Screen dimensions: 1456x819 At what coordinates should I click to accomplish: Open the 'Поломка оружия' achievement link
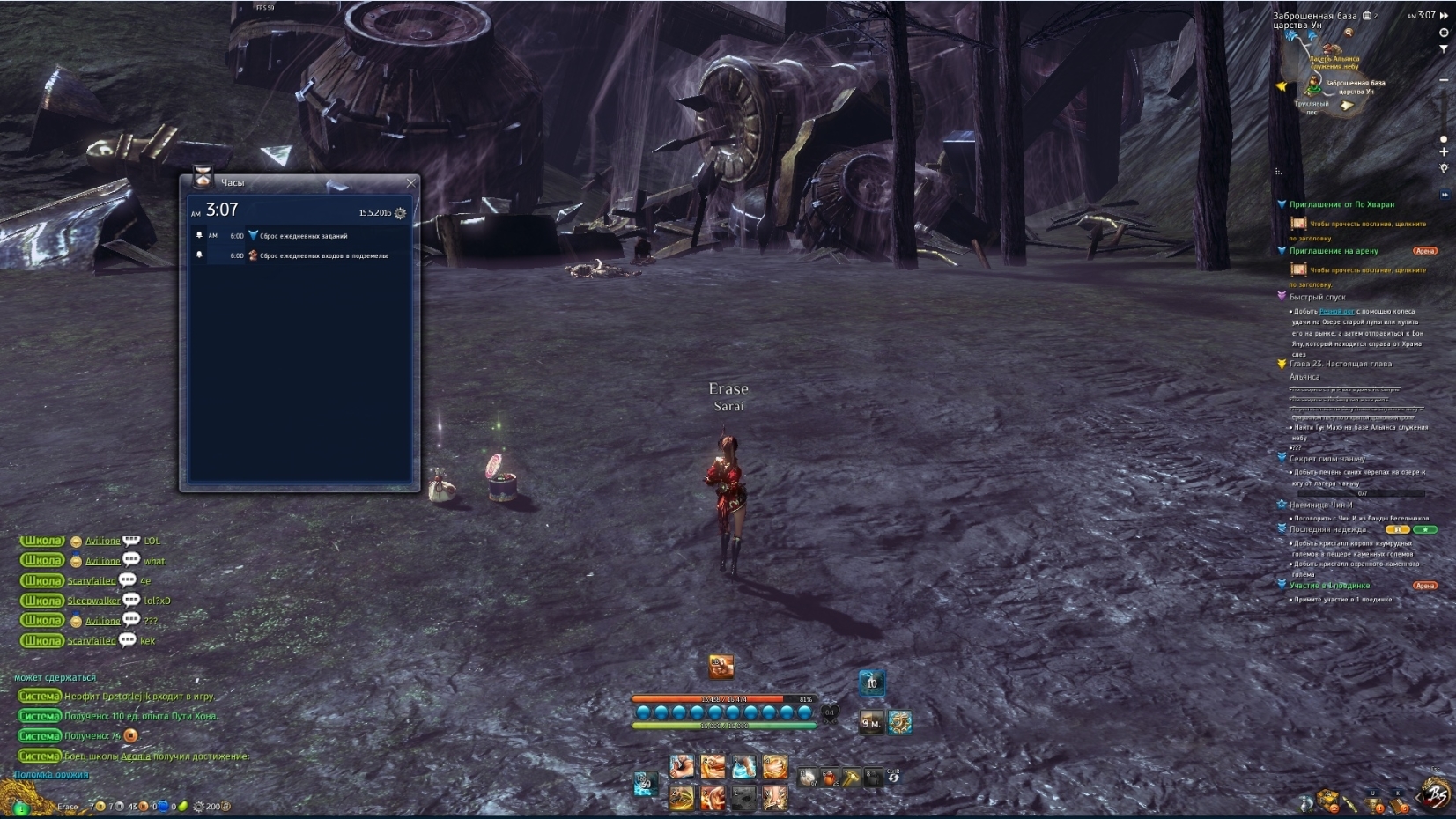(x=51, y=775)
